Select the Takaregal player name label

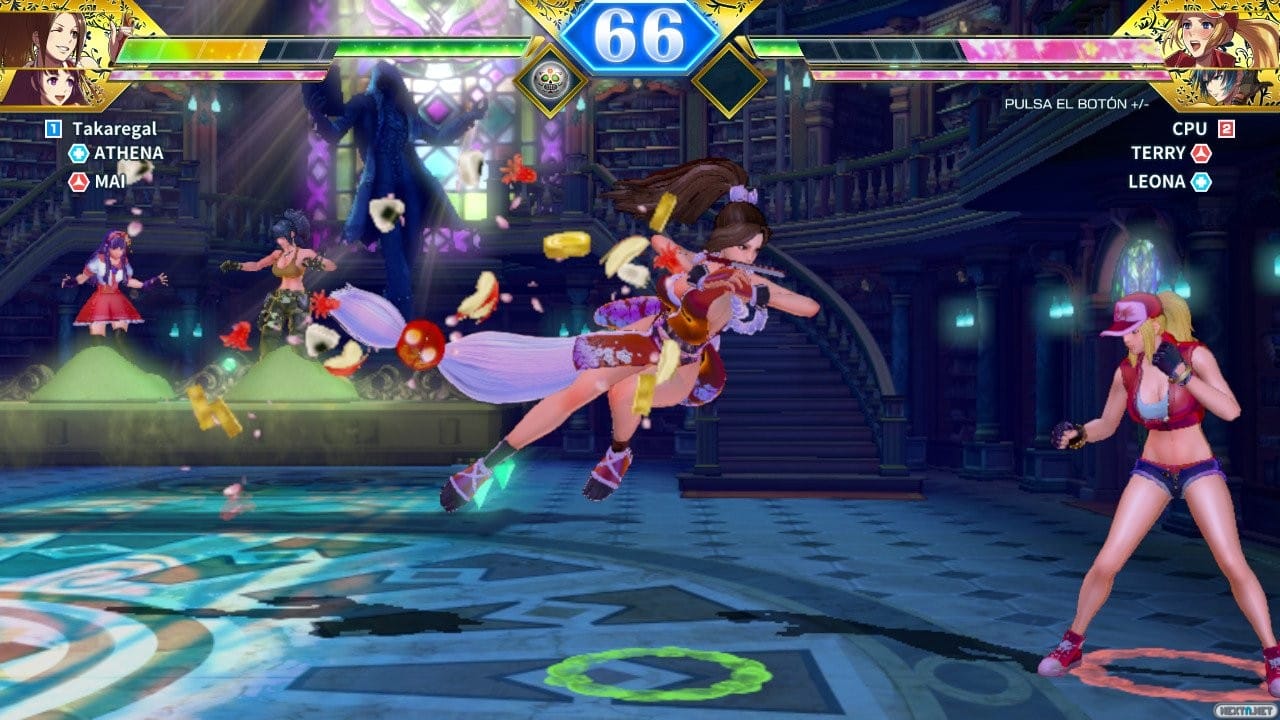click(x=114, y=128)
